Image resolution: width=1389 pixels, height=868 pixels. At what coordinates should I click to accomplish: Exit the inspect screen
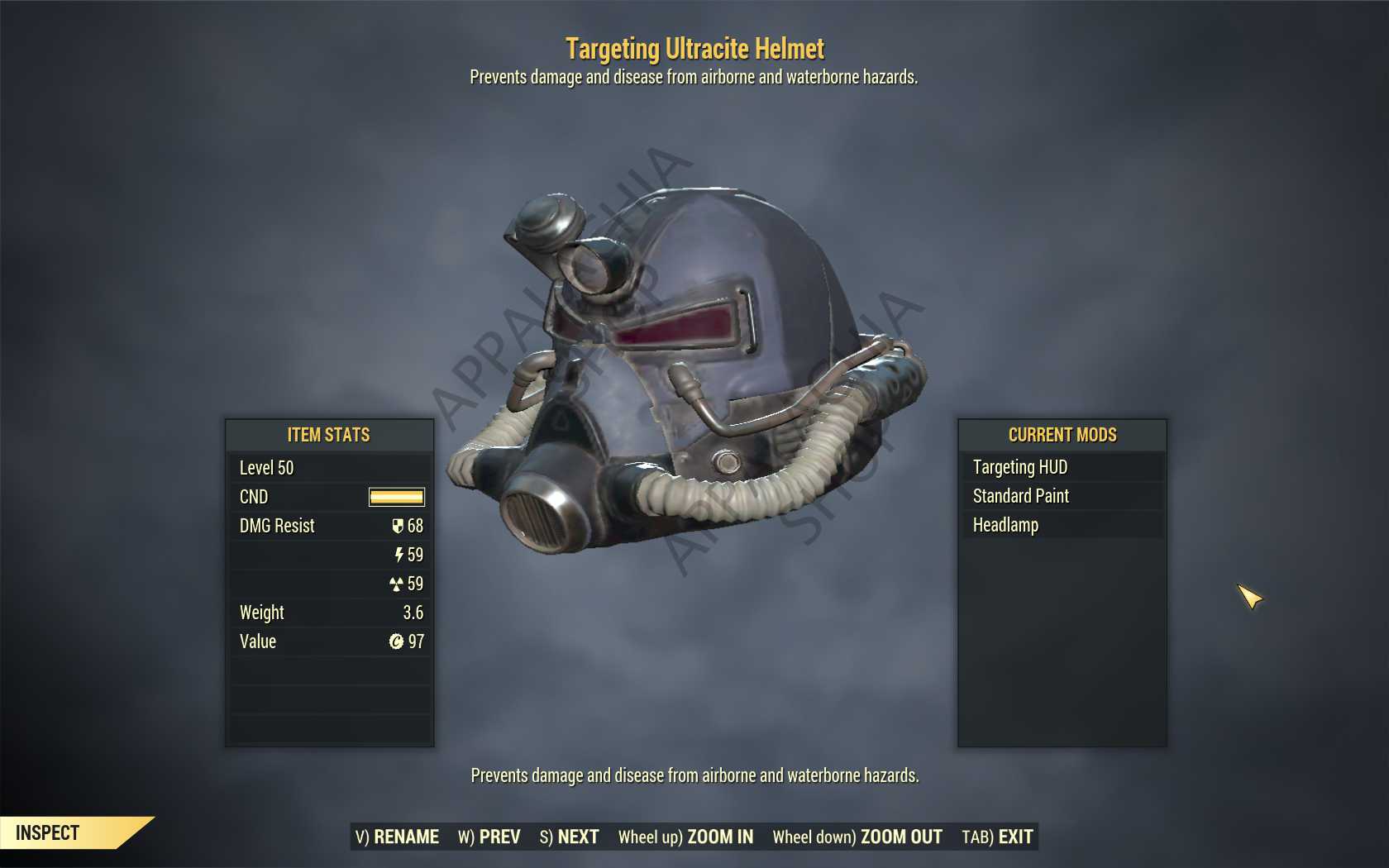point(997,837)
